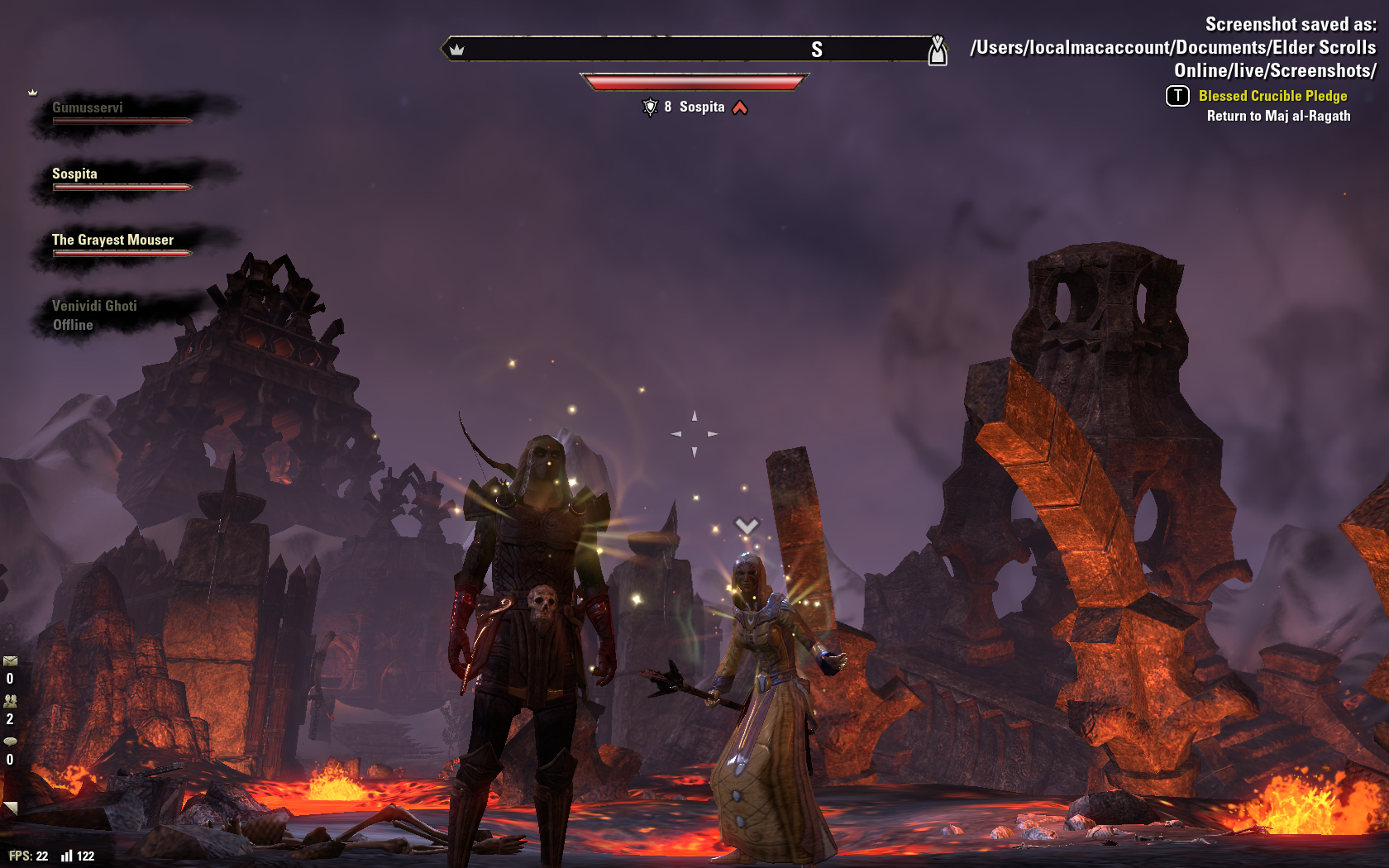The height and width of the screenshot is (868, 1389).
Task: Show the group members notification icon
Action: point(10,701)
